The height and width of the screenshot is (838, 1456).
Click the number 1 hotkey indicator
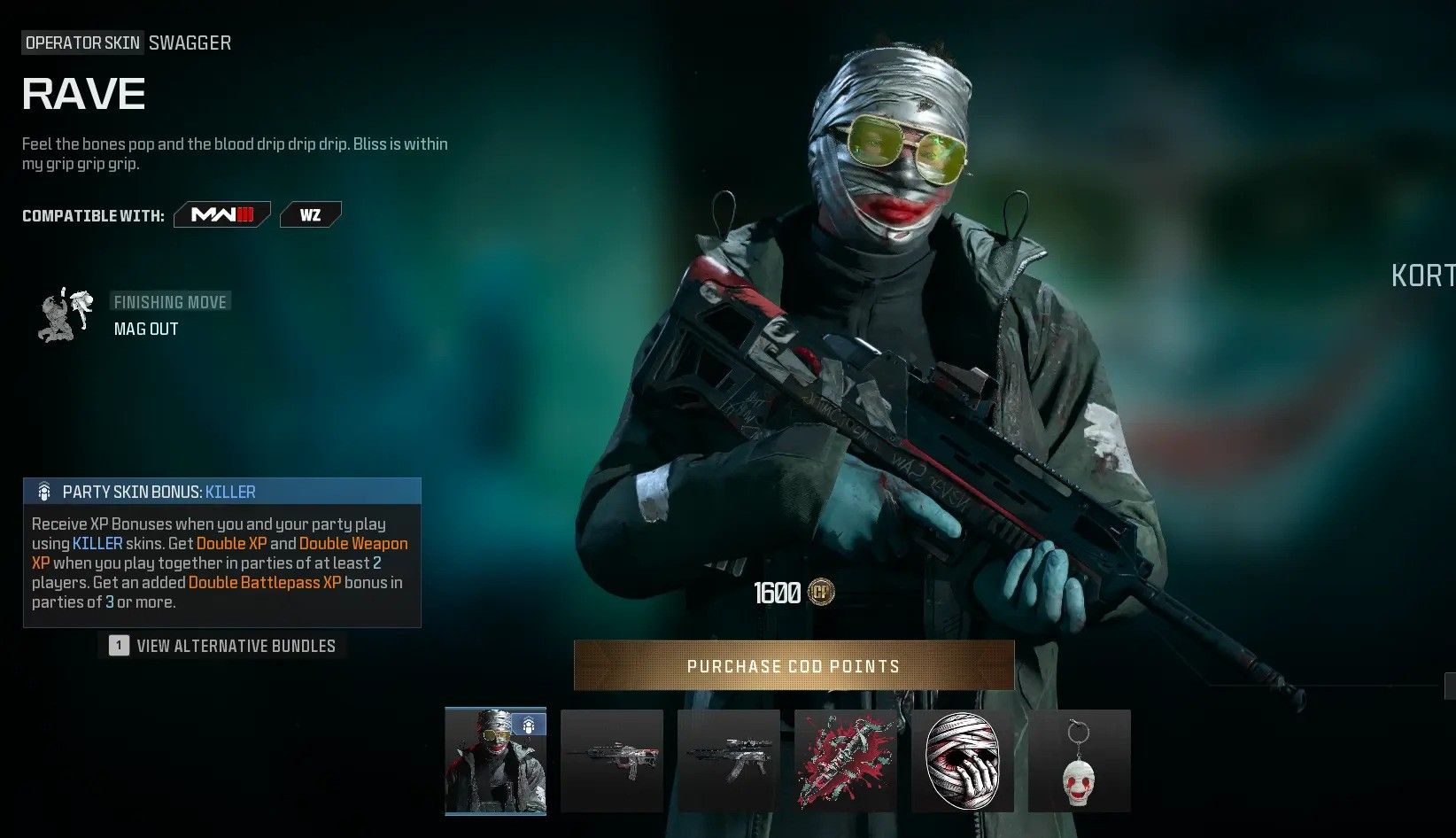click(118, 645)
